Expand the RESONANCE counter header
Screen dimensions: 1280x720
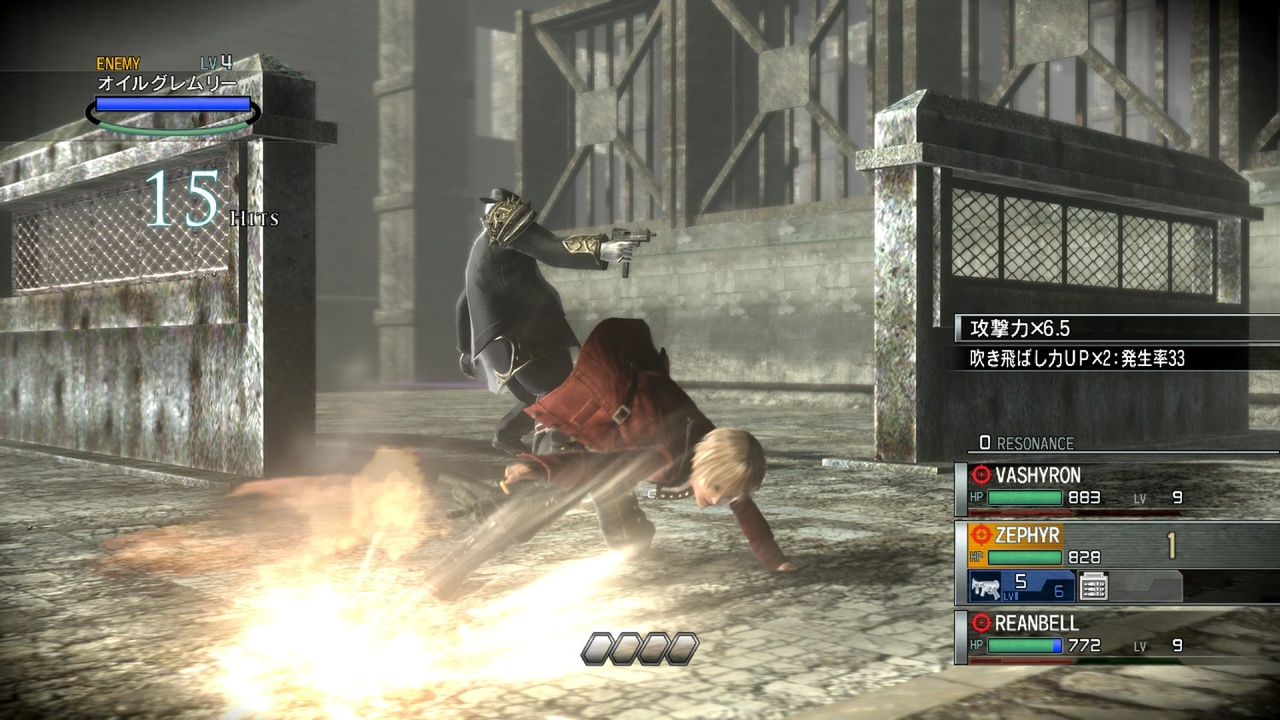1025,444
